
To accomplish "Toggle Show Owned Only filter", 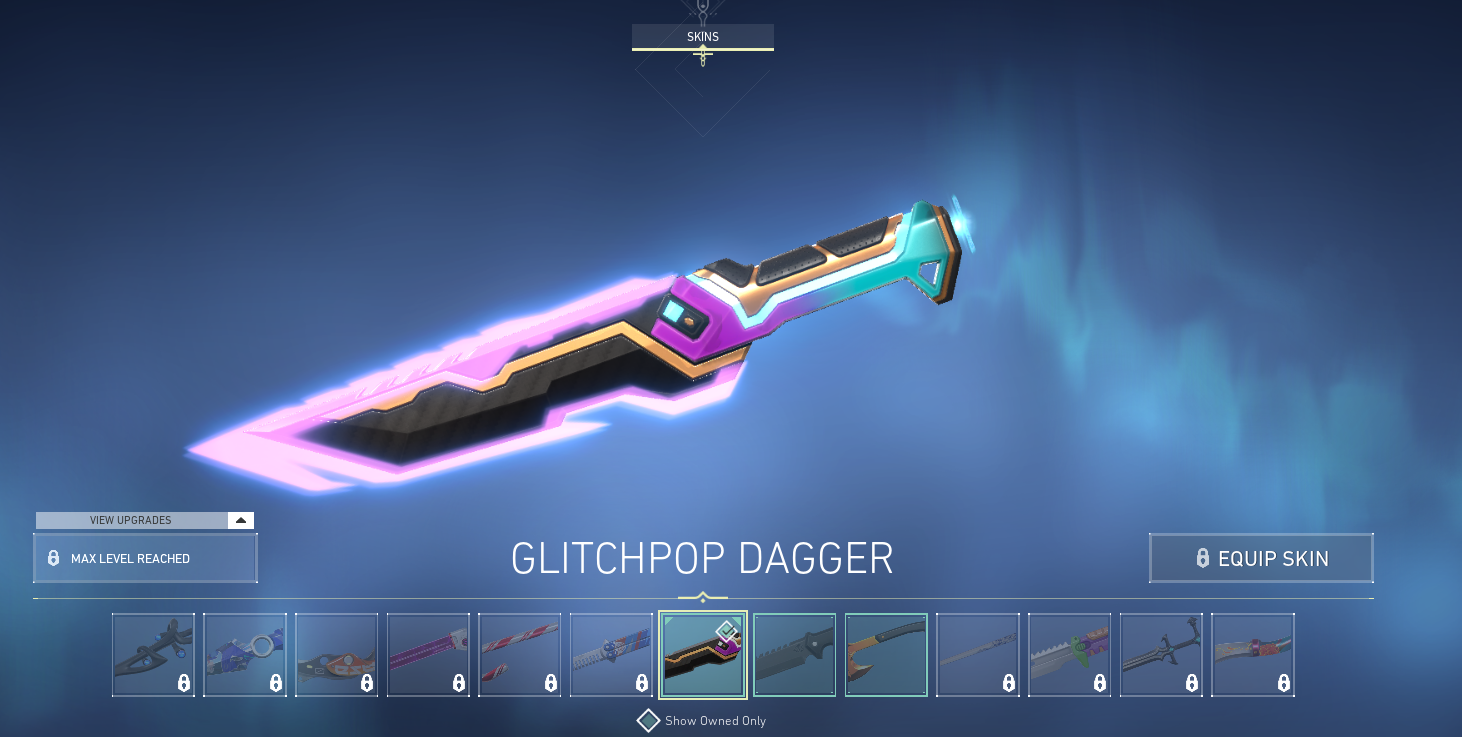I will (x=649, y=720).
